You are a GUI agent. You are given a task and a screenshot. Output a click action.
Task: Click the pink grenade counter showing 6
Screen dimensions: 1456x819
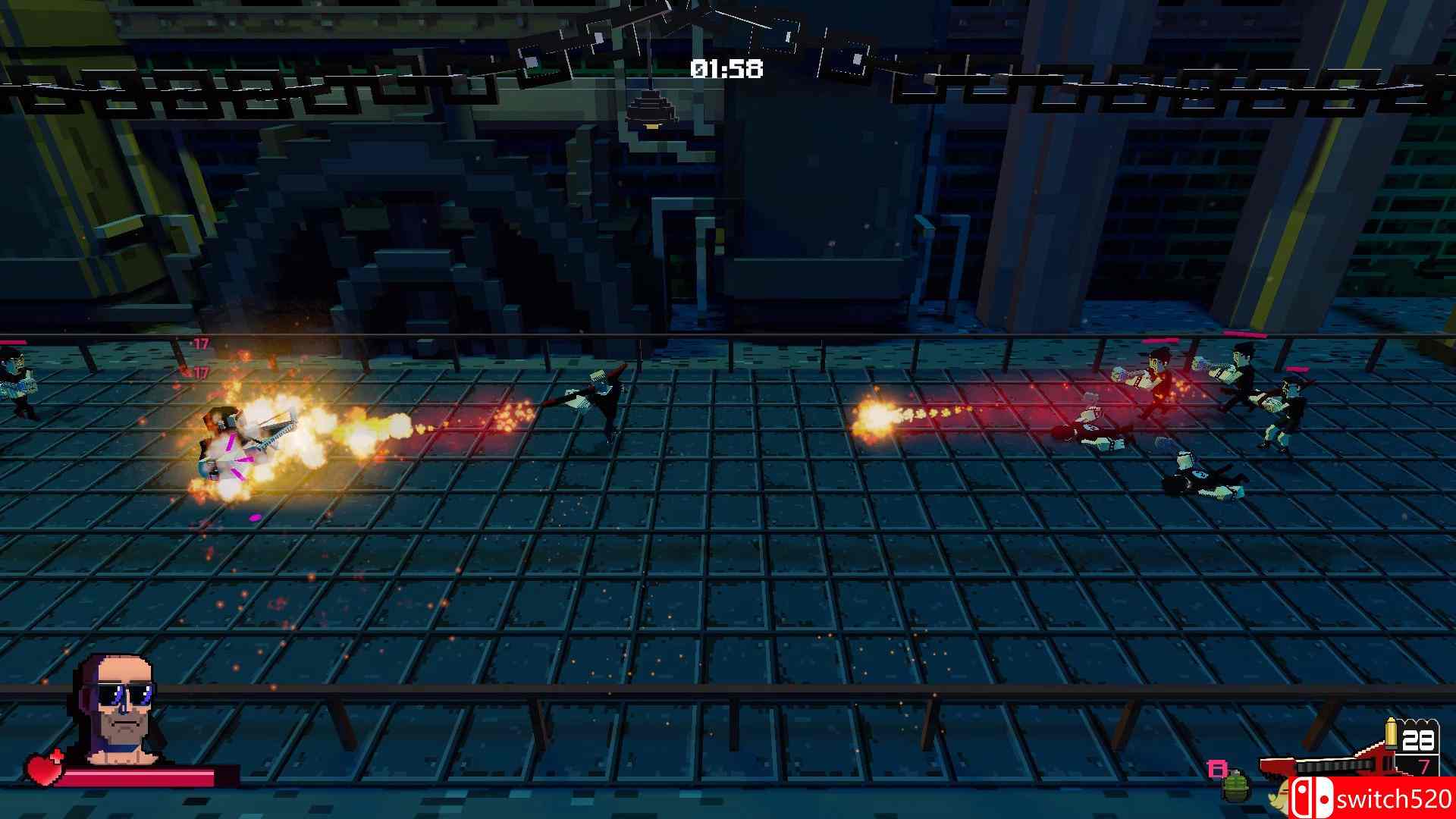[1216, 767]
